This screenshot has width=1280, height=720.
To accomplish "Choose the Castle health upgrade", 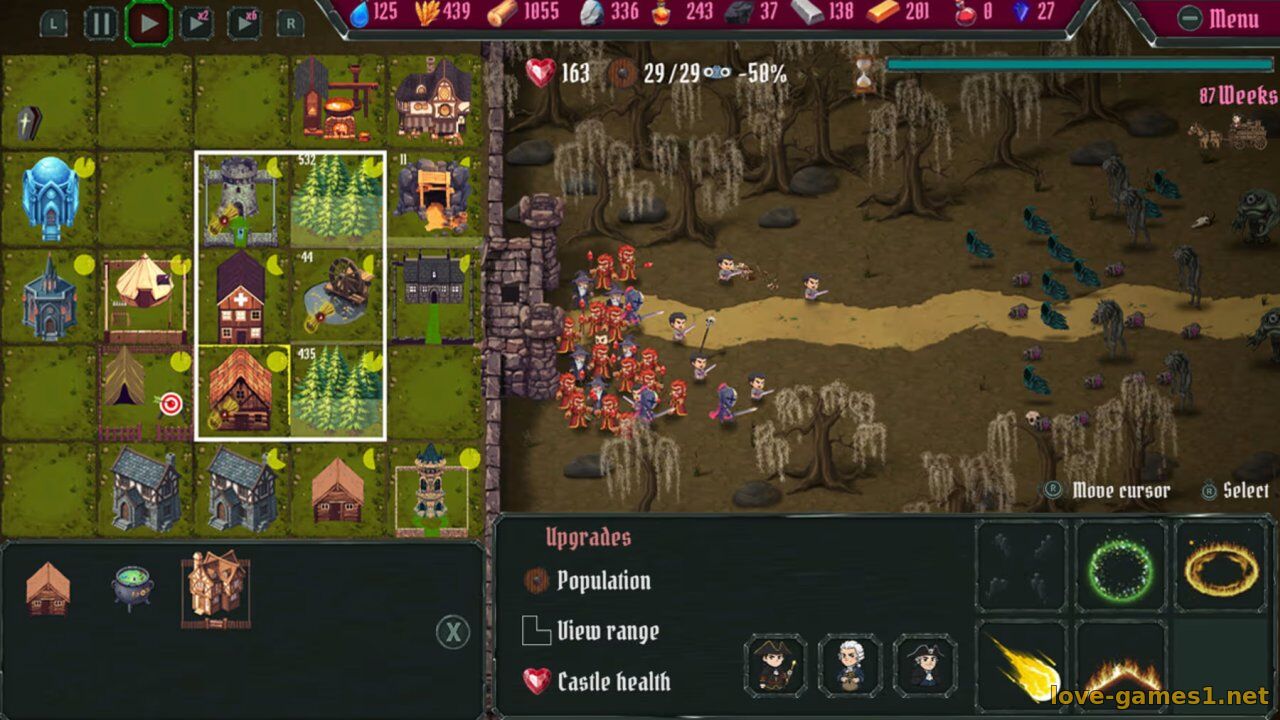I will tap(612, 682).
